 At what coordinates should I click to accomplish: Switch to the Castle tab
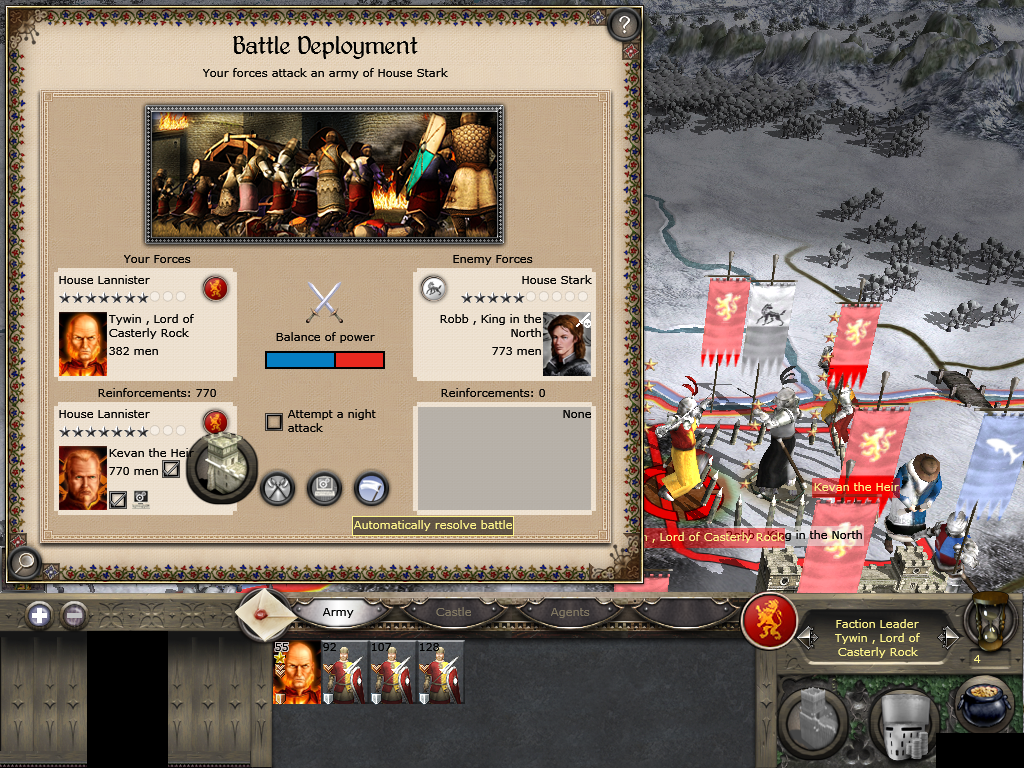(453, 612)
